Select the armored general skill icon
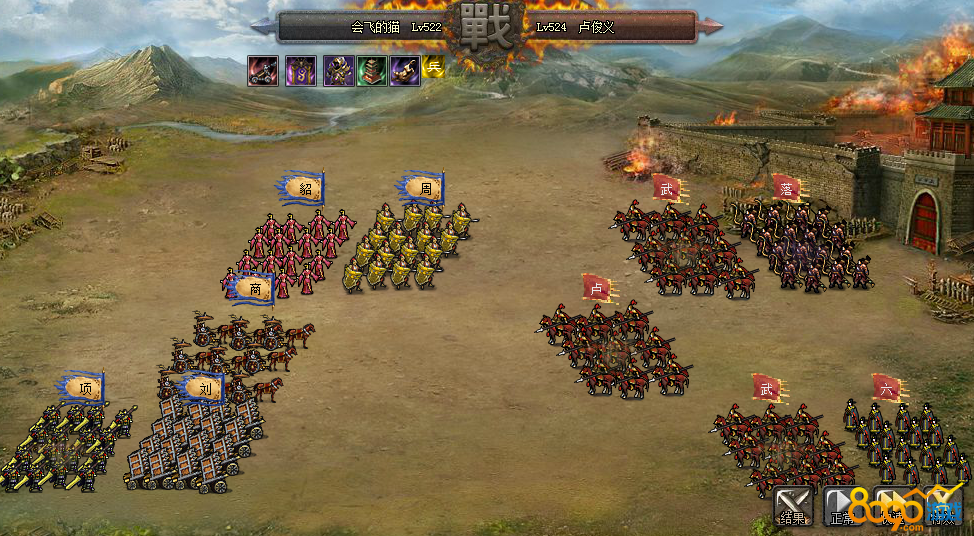 pyautogui.click(x=338, y=70)
